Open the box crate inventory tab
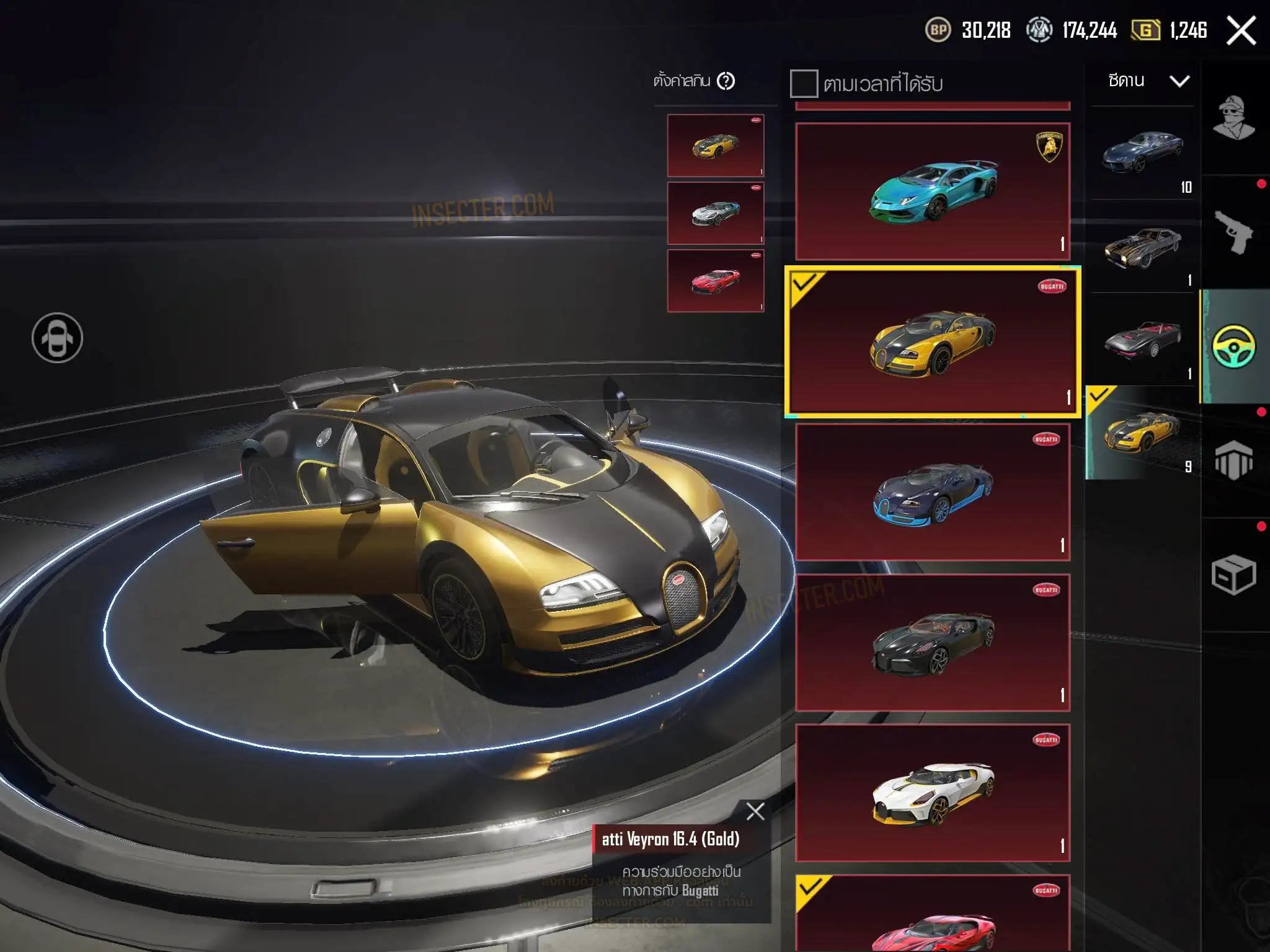The image size is (1270, 952). click(1234, 575)
